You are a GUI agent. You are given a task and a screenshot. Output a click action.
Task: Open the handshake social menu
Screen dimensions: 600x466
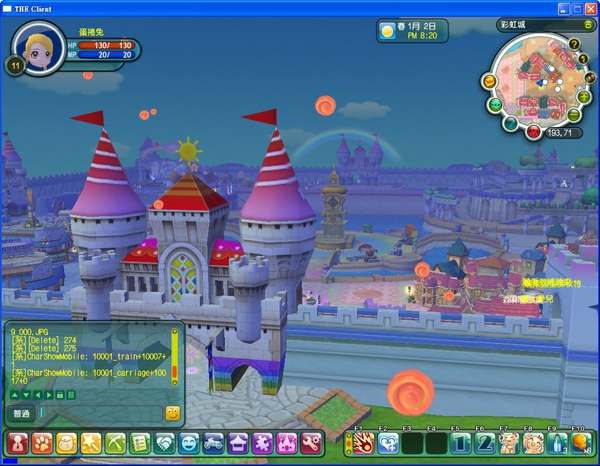pyautogui.click(x=164, y=441)
